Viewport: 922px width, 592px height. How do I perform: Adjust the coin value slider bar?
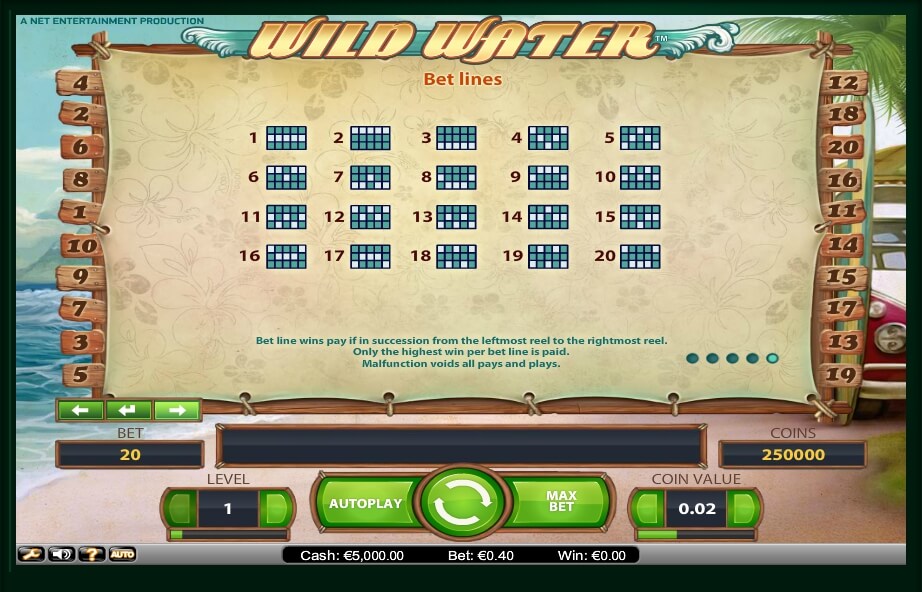point(695,535)
